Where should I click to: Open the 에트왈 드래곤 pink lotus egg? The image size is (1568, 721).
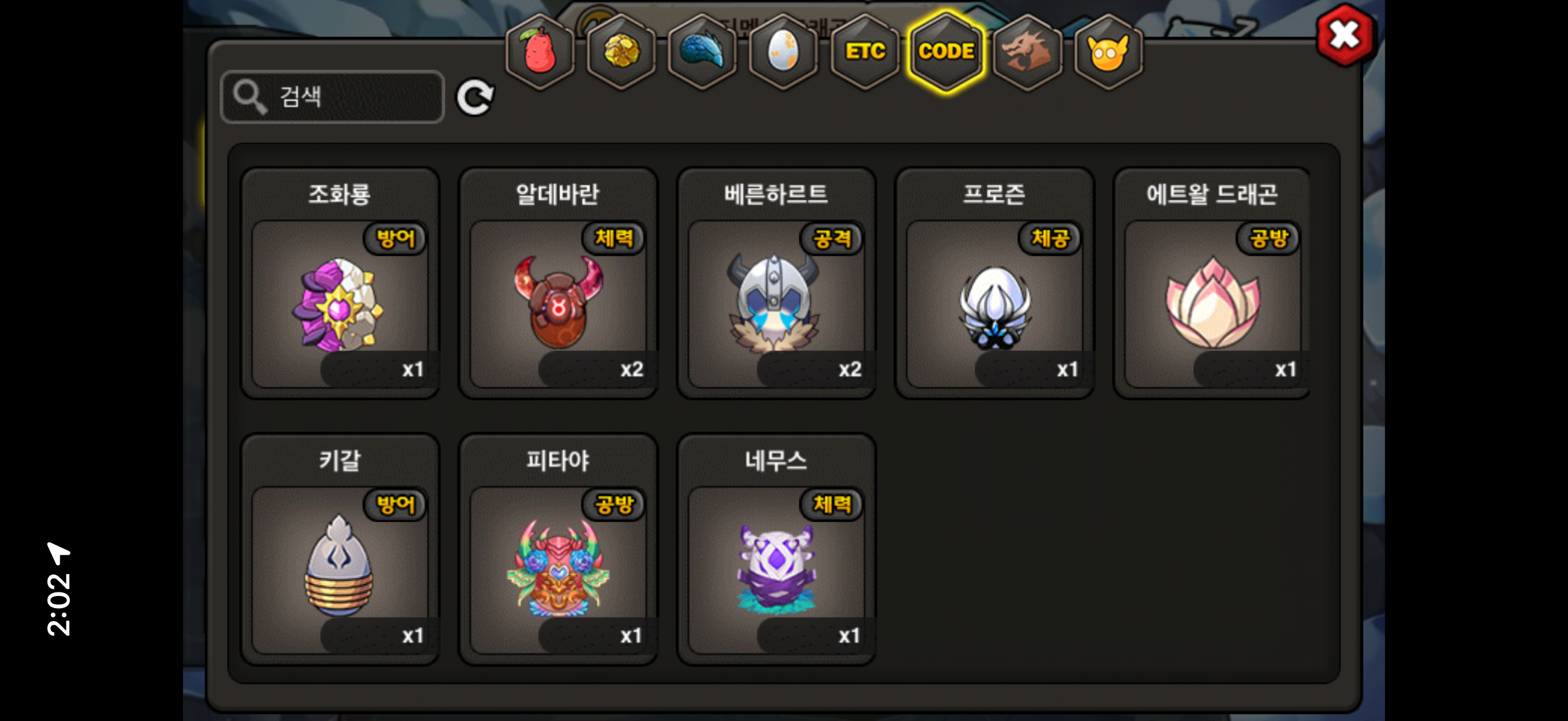coord(1212,304)
